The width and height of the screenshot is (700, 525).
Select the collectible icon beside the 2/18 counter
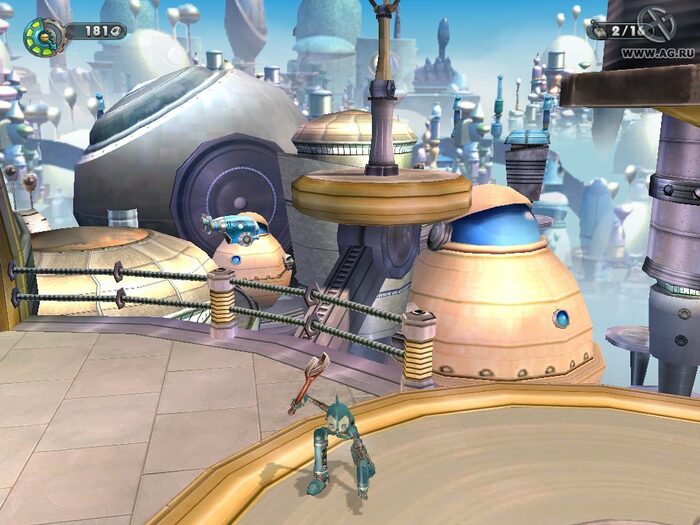[599, 31]
